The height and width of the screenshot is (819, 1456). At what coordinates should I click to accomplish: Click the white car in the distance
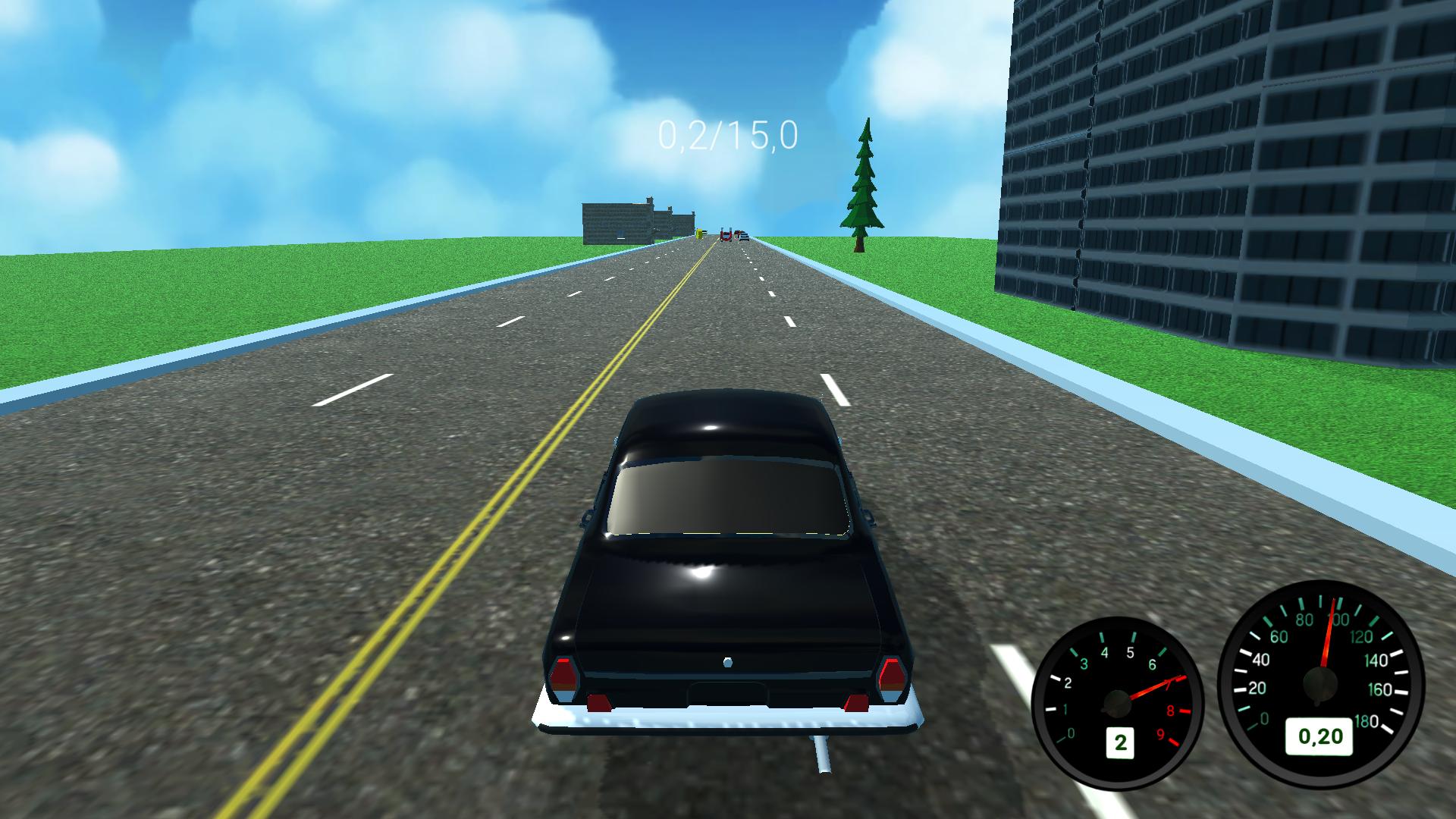pos(744,237)
